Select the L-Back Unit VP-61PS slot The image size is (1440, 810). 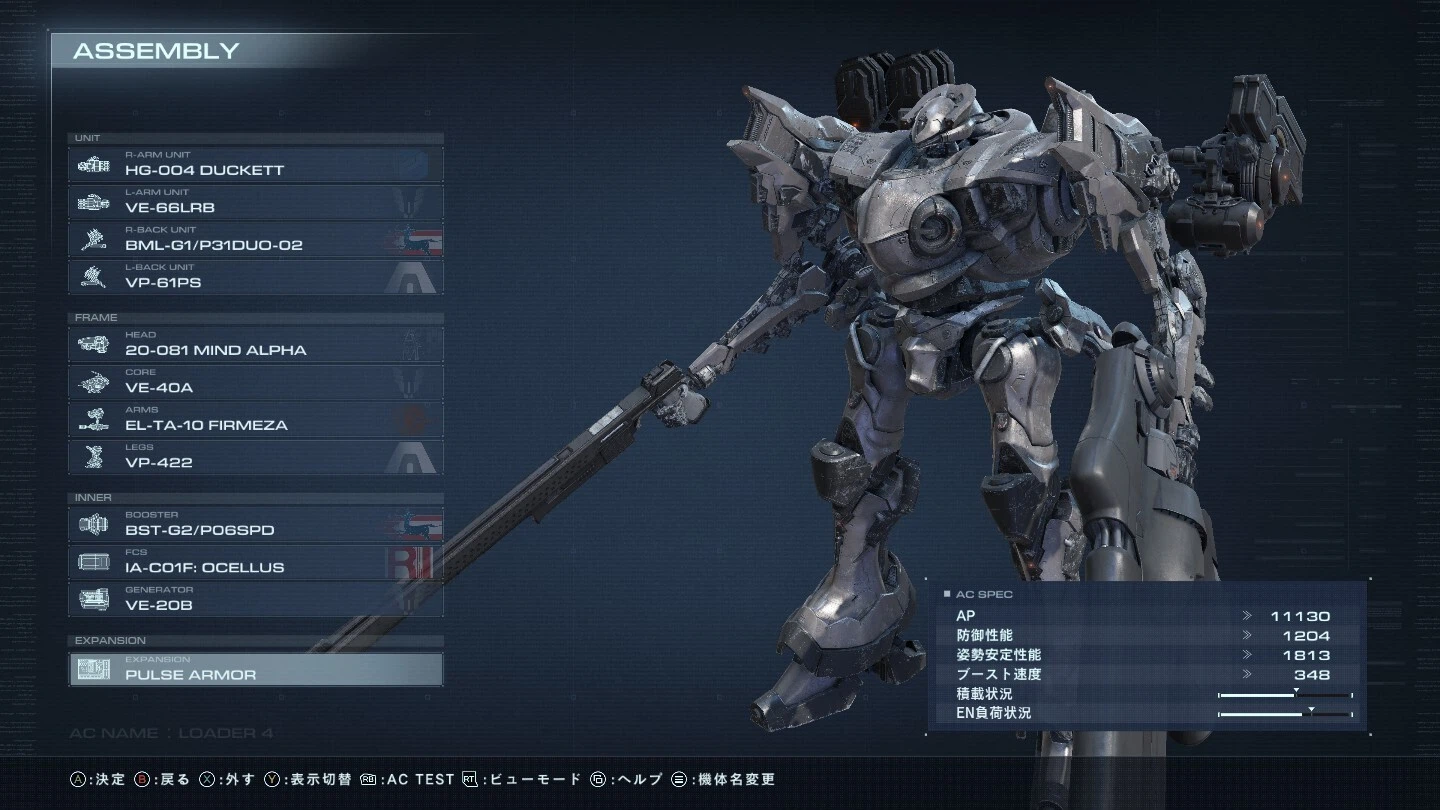[x=256, y=277]
